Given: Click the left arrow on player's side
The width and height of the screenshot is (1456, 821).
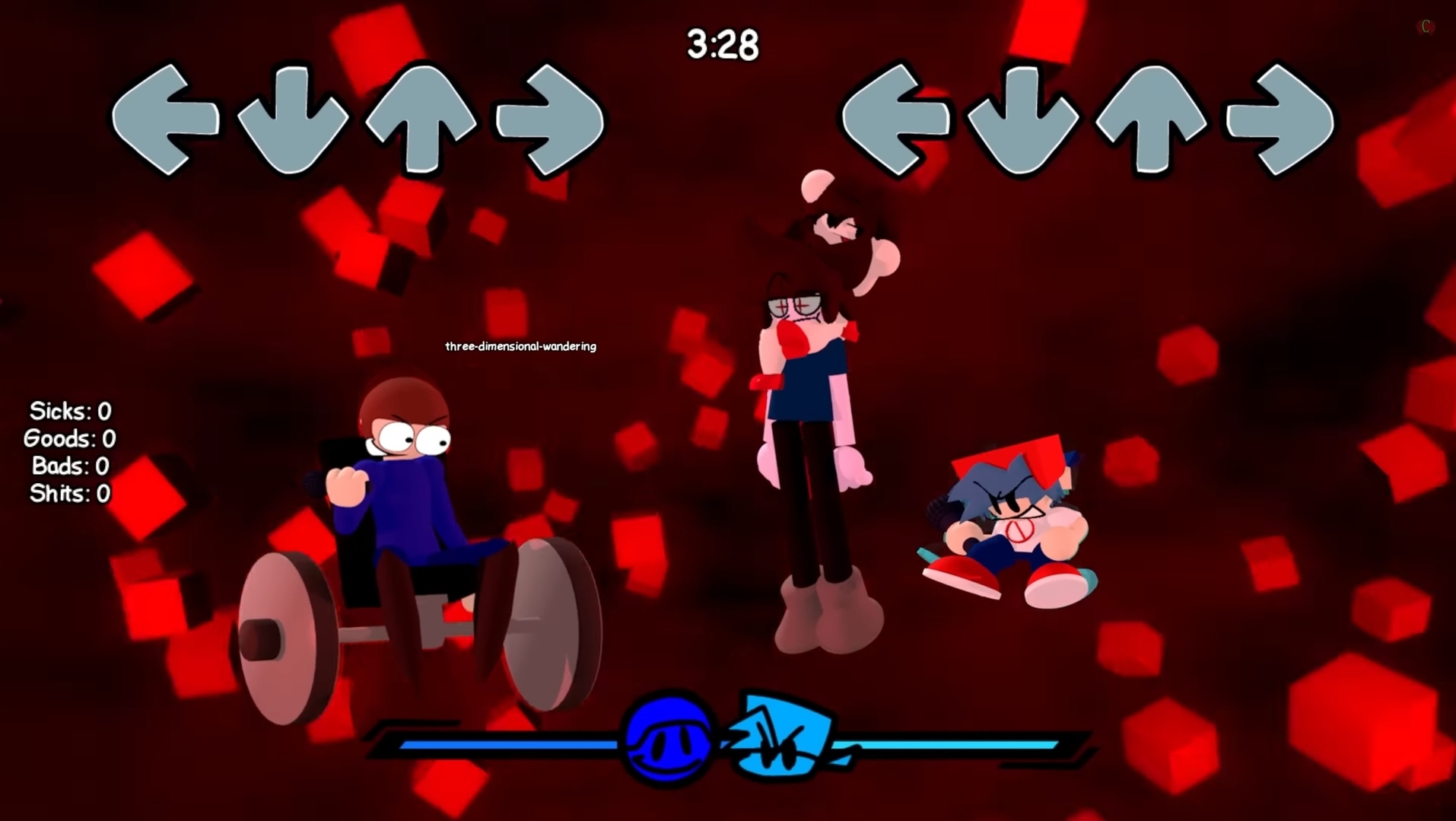Looking at the screenshot, I should click(898, 118).
